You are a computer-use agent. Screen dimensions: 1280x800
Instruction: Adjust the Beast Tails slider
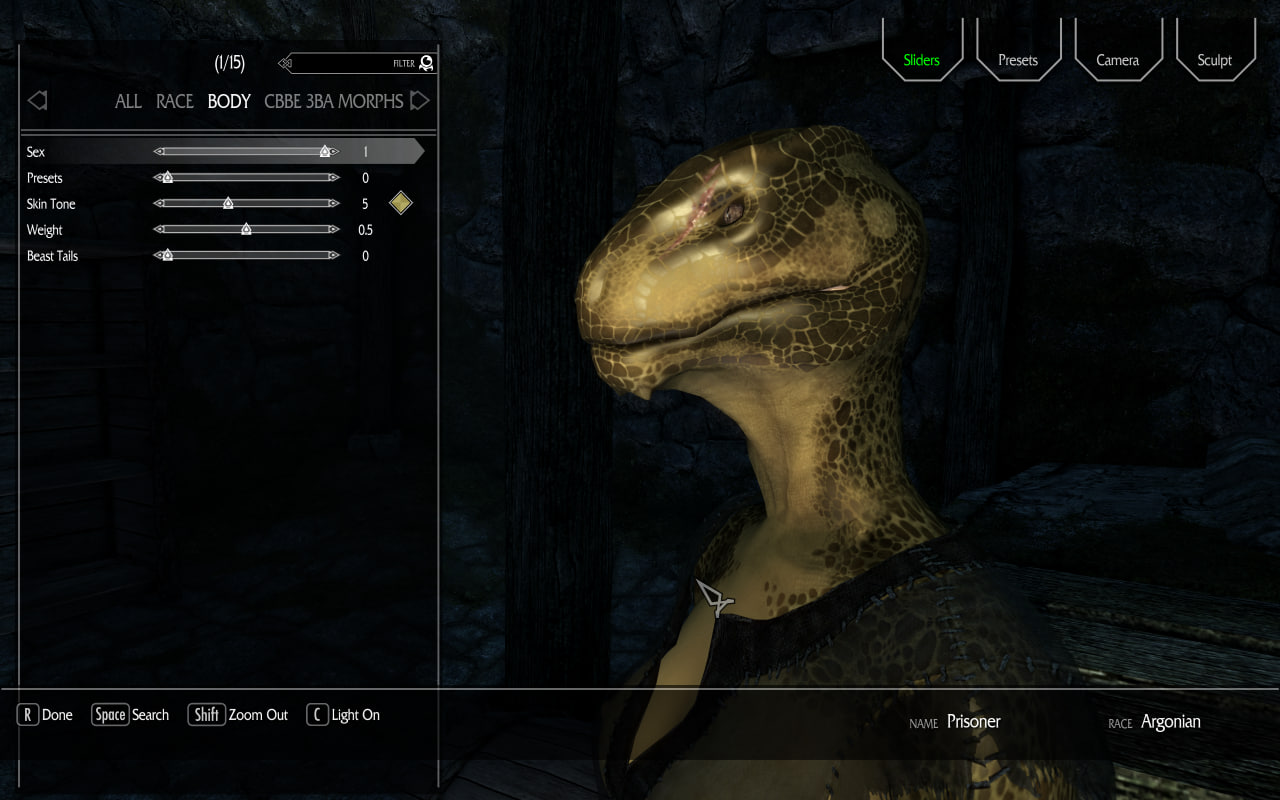(x=168, y=256)
